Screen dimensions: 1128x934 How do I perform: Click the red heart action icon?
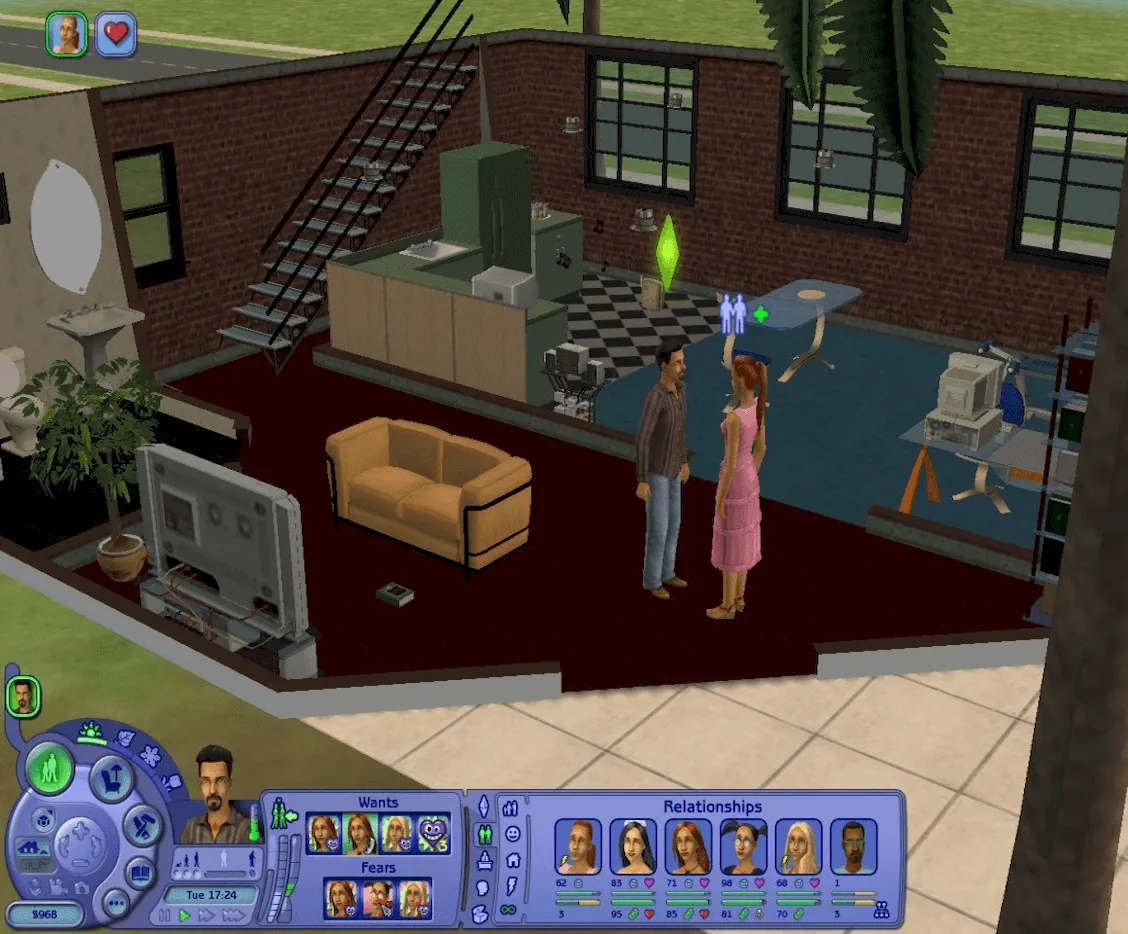pos(116,35)
